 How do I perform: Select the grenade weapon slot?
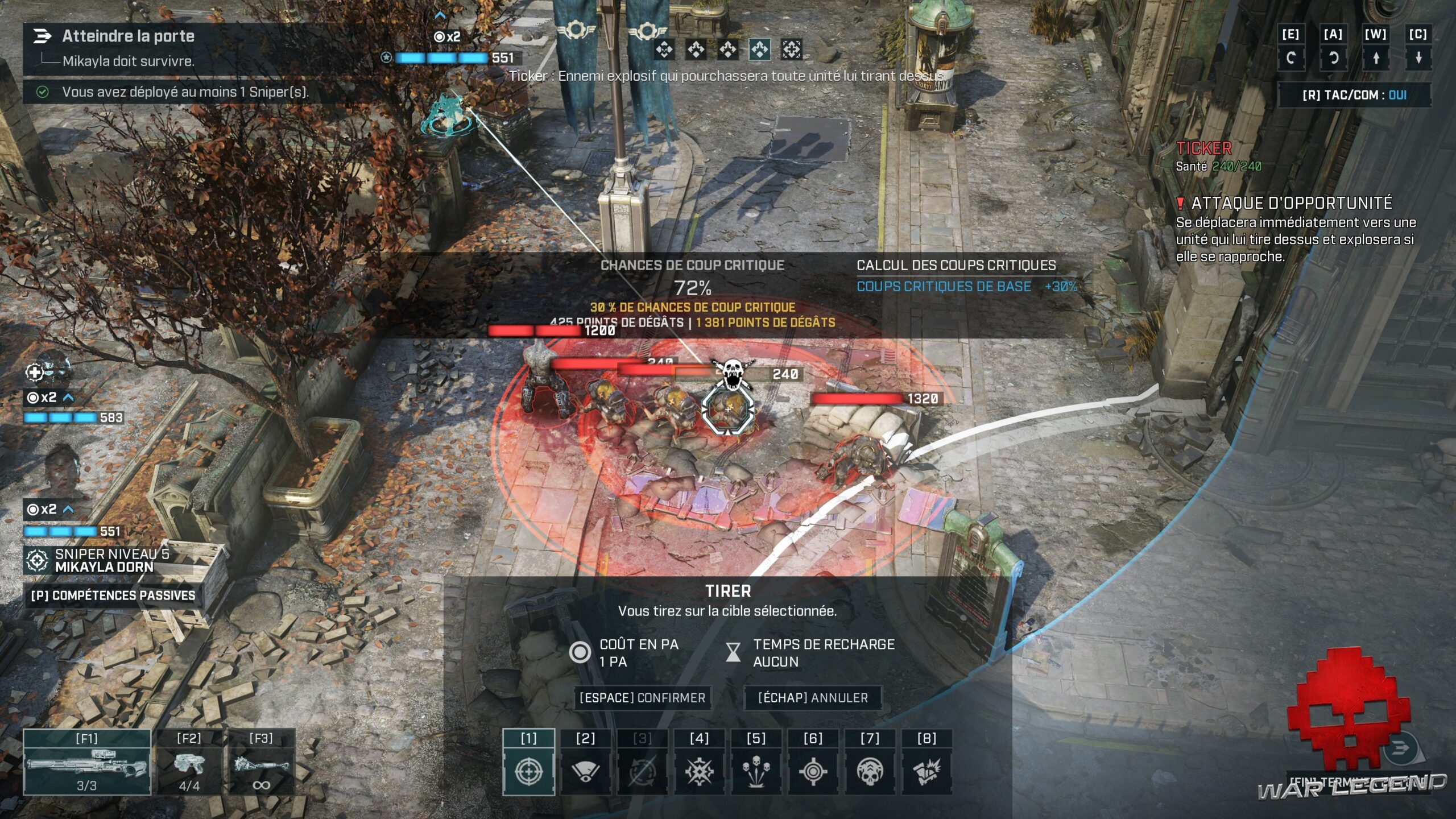pos(261,763)
